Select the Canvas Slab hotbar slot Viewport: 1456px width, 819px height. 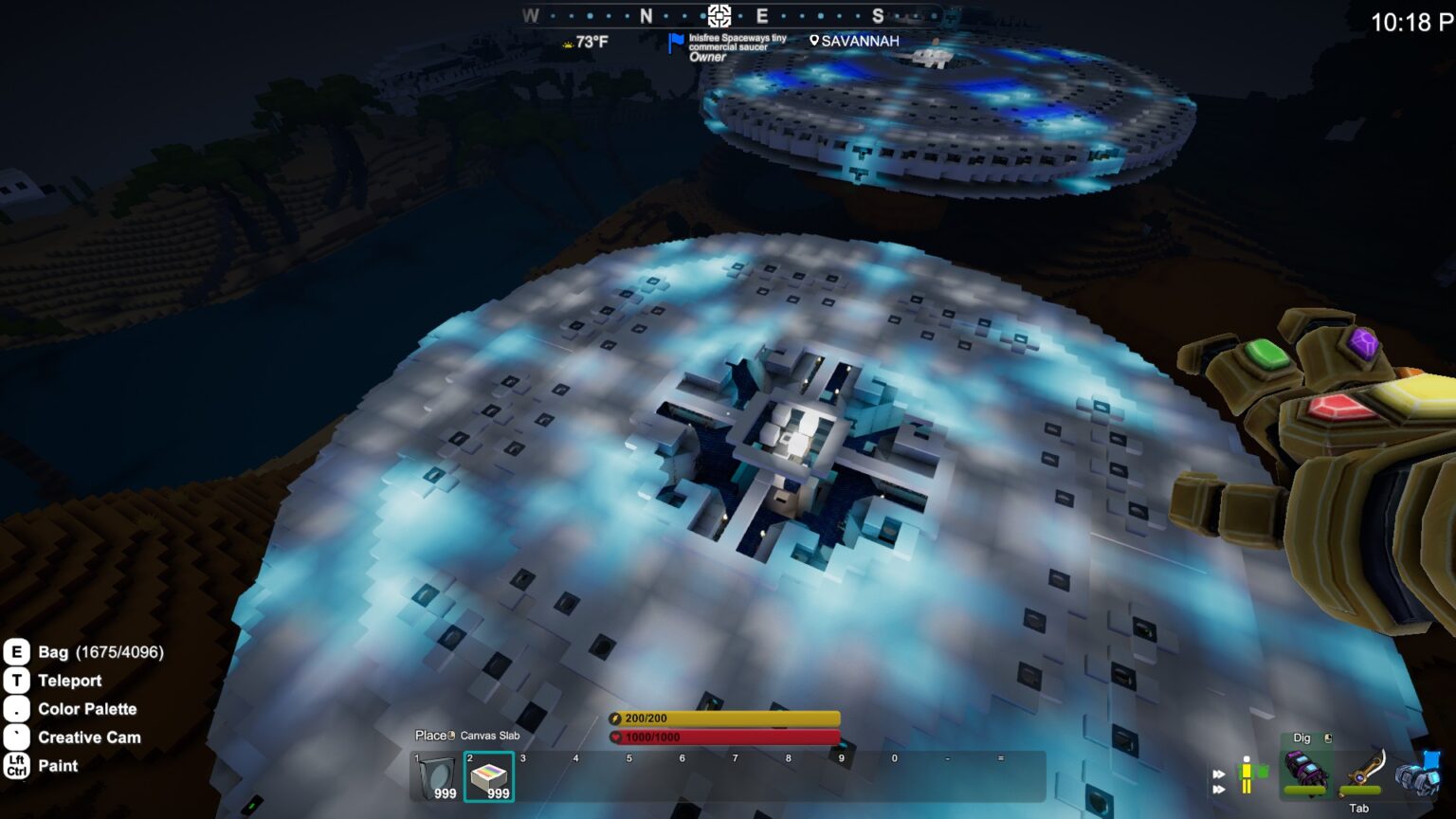[489, 776]
